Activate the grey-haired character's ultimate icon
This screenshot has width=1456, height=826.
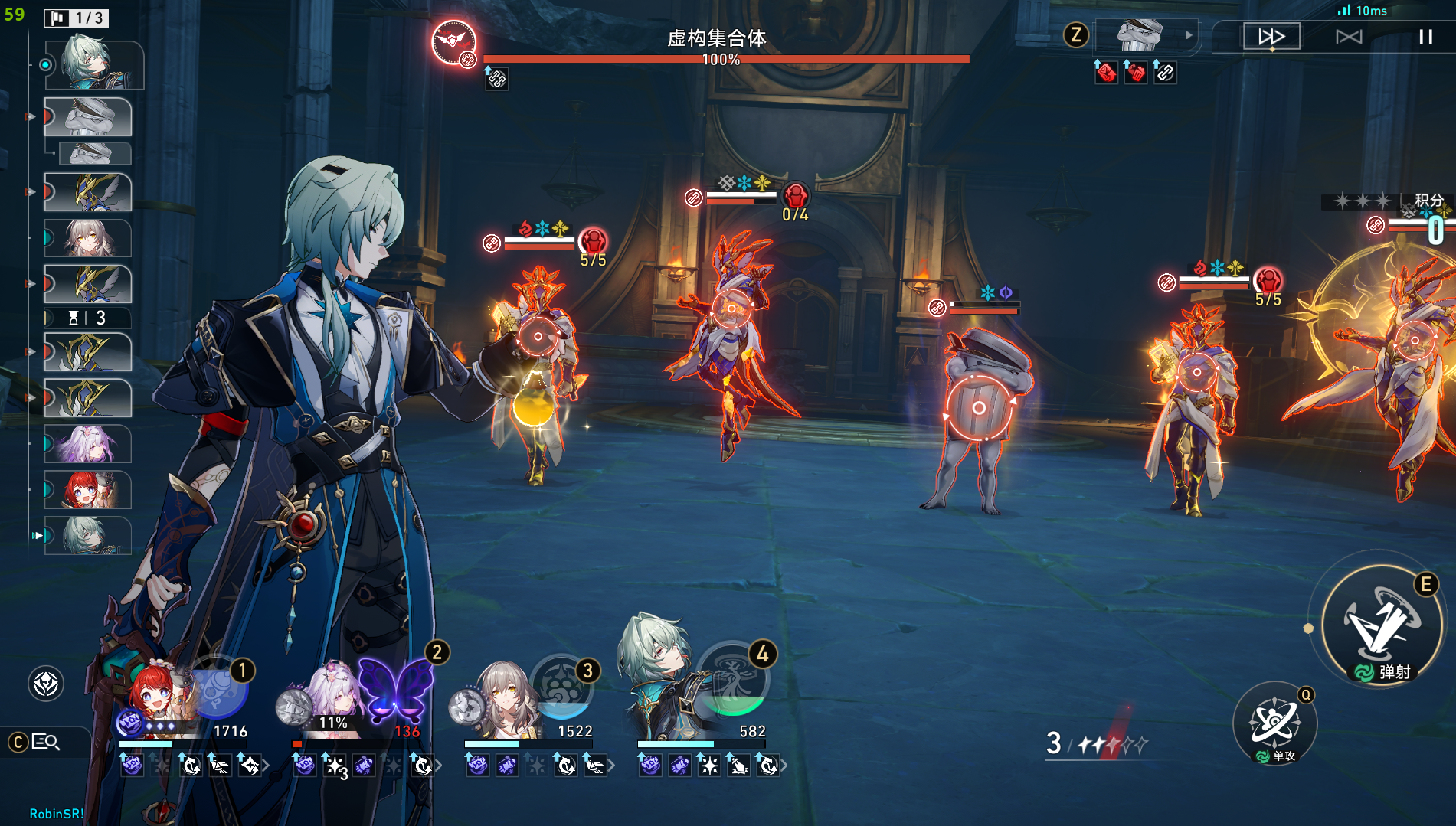561,687
